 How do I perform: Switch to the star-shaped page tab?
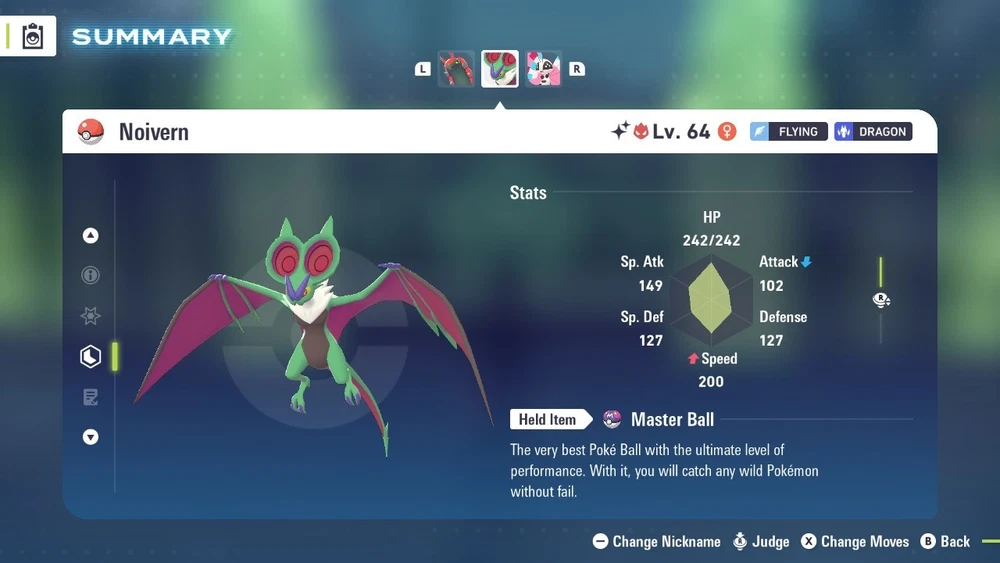(91, 316)
